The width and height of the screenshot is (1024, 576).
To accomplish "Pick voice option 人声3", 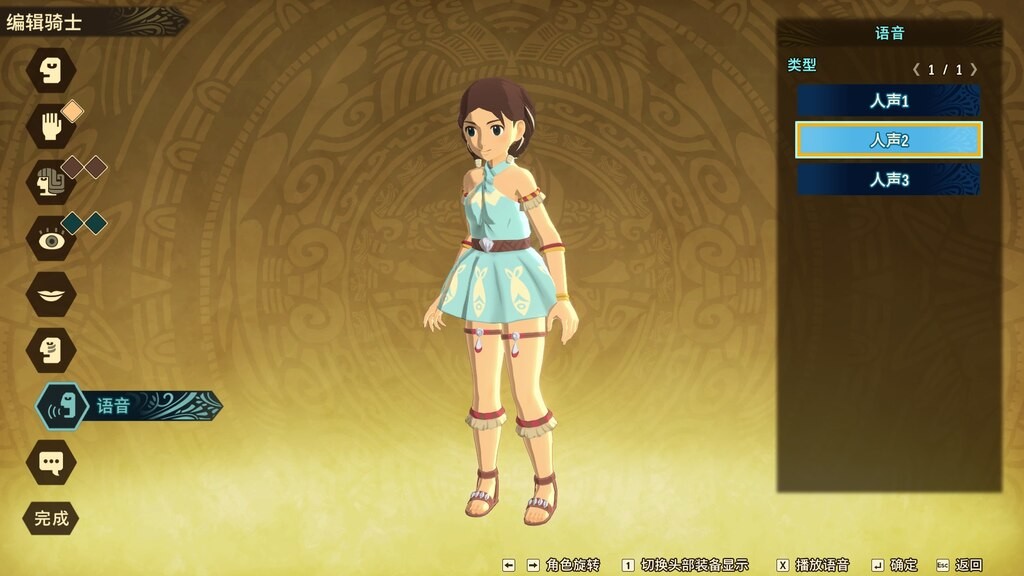I will point(888,180).
